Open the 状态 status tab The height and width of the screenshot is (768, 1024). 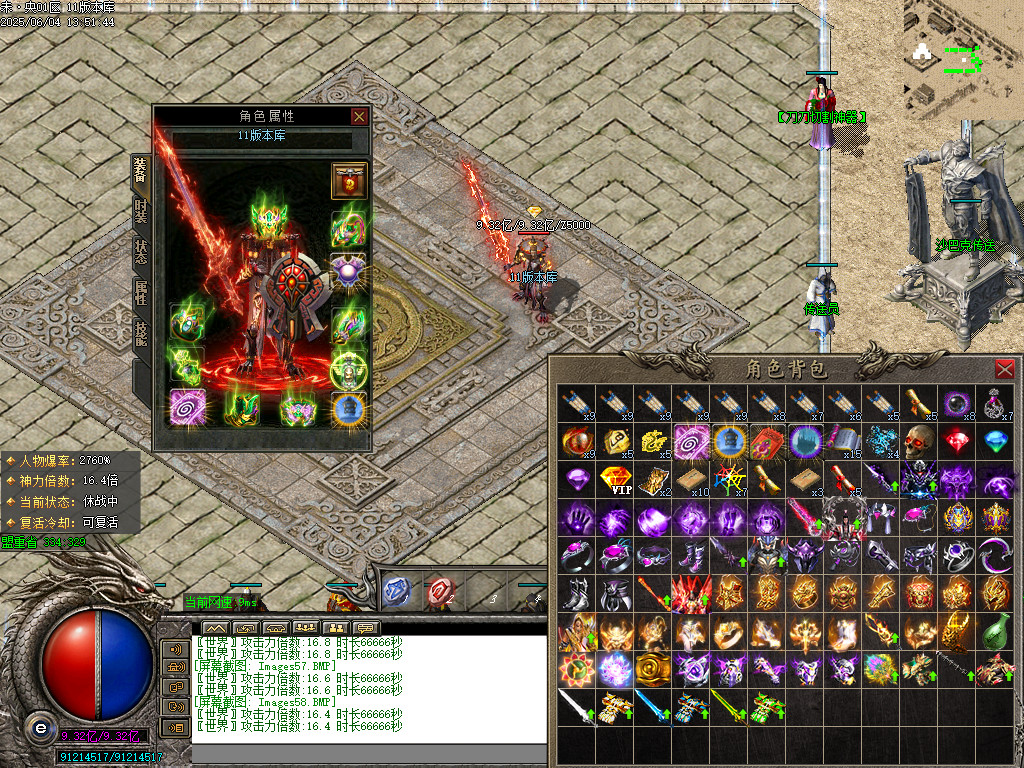(141, 251)
